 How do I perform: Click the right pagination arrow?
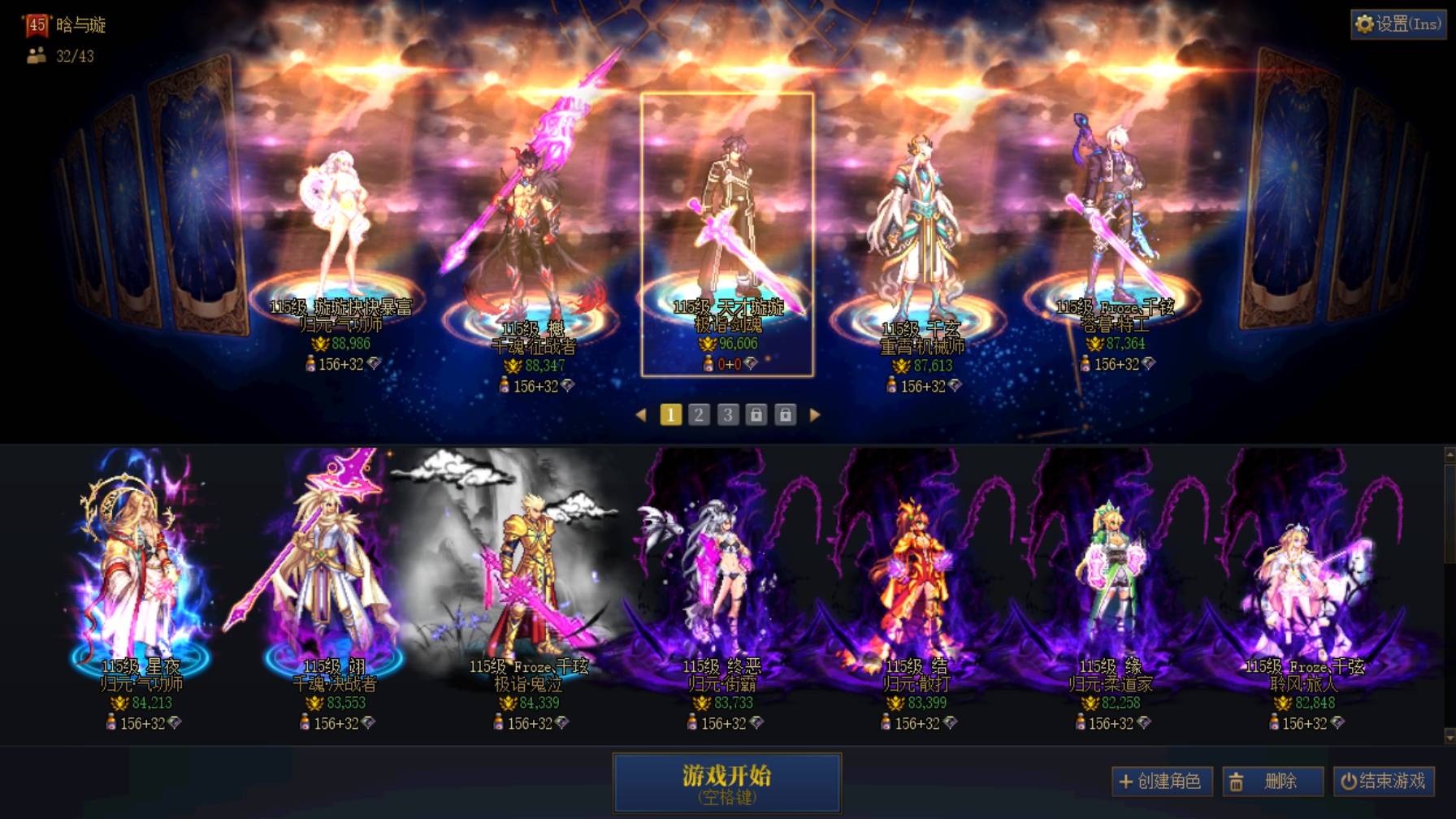(816, 414)
